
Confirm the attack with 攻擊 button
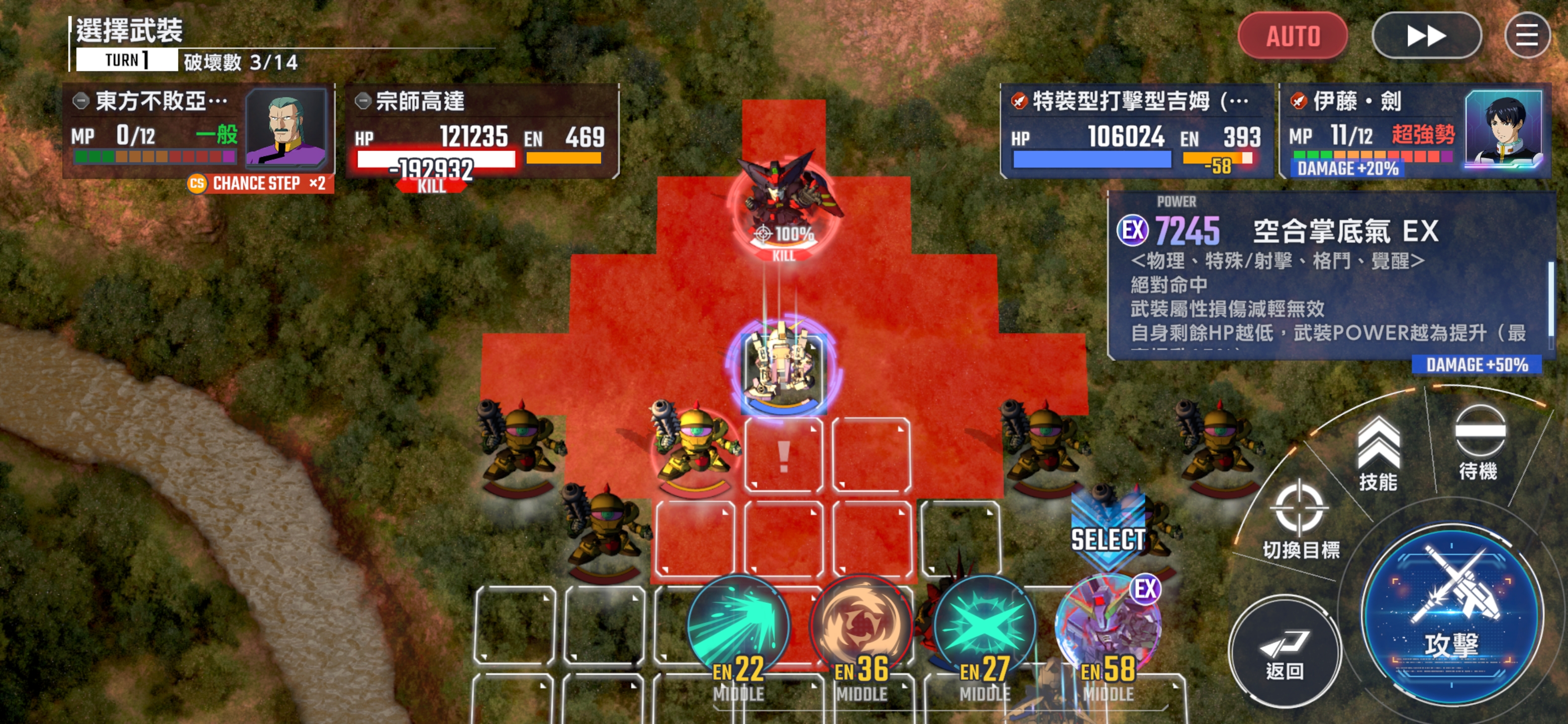click(1451, 615)
